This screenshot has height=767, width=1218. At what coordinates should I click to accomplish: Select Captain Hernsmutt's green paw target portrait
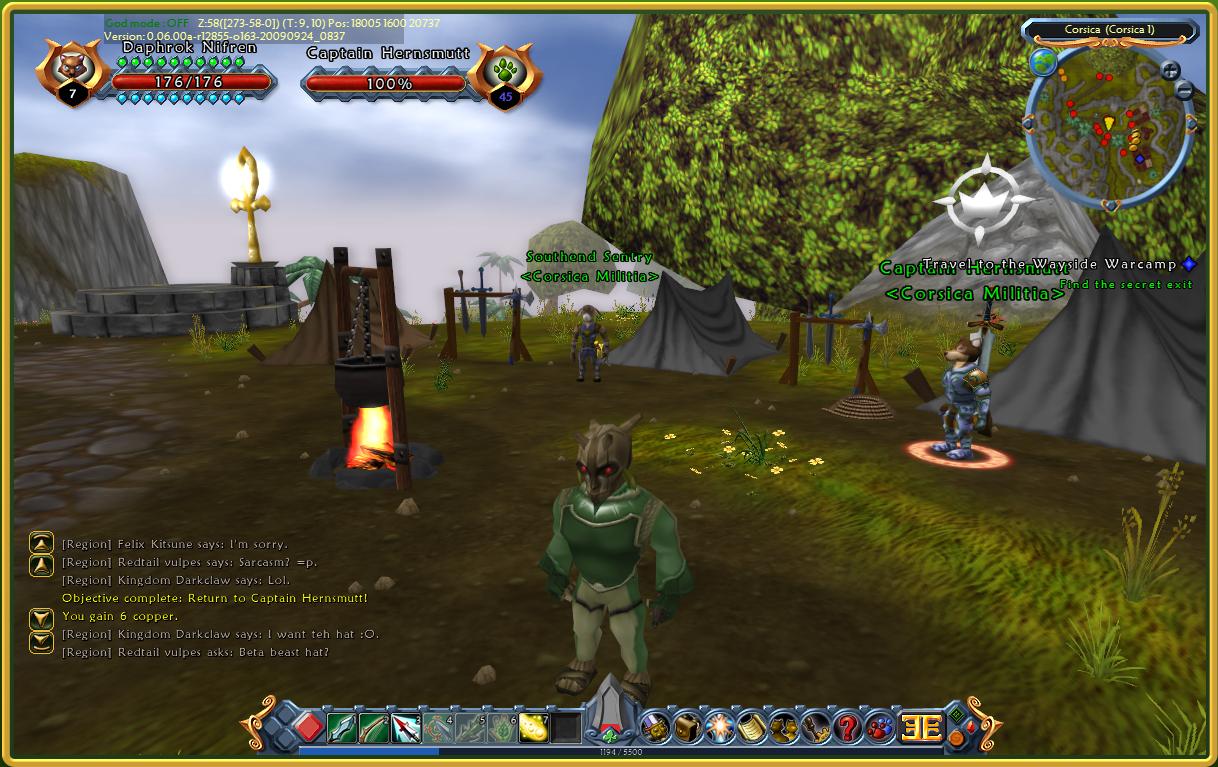pyautogui.click(x=504, y=72)
